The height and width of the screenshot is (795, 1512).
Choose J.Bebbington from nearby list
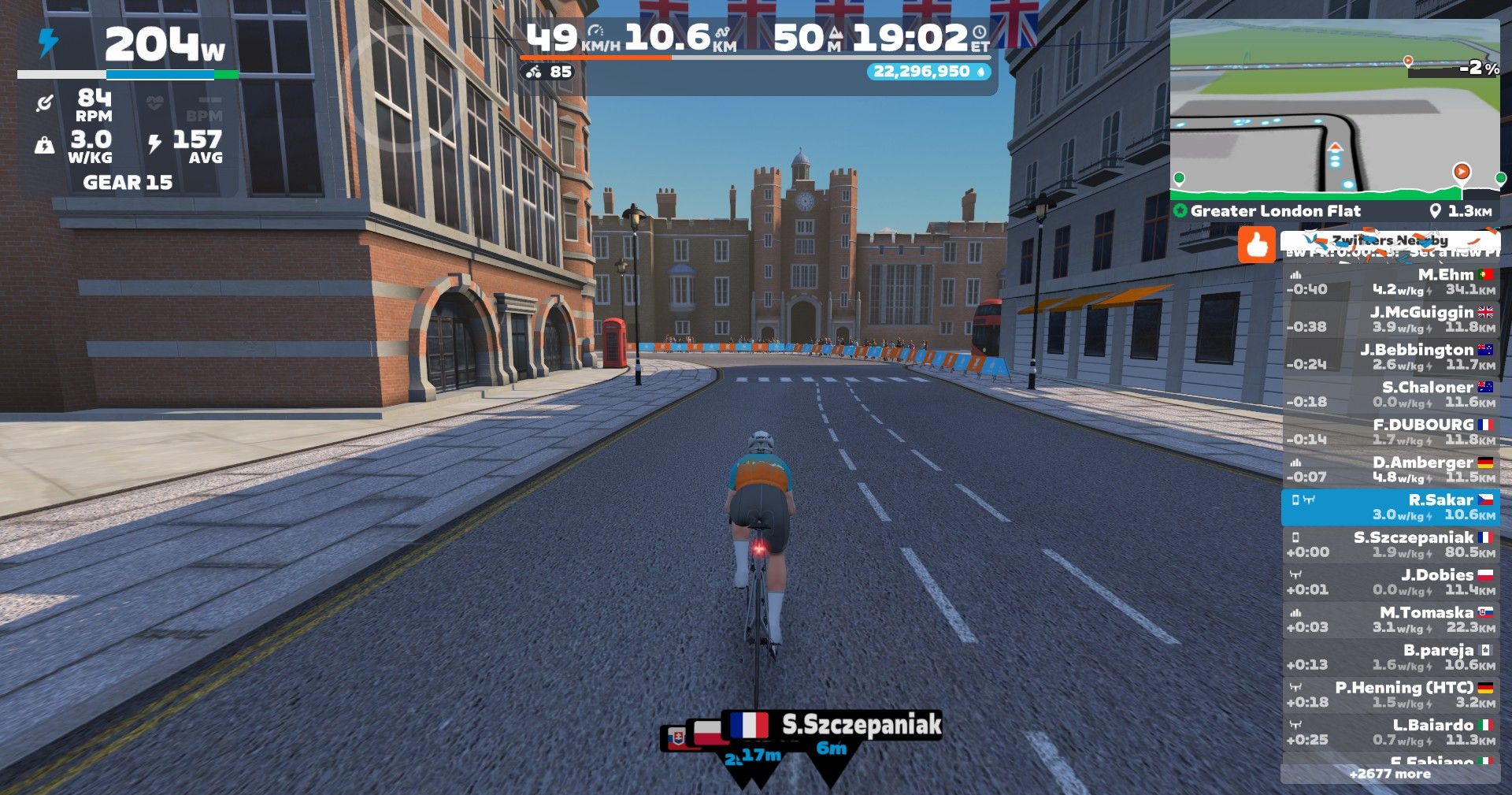1390,357
